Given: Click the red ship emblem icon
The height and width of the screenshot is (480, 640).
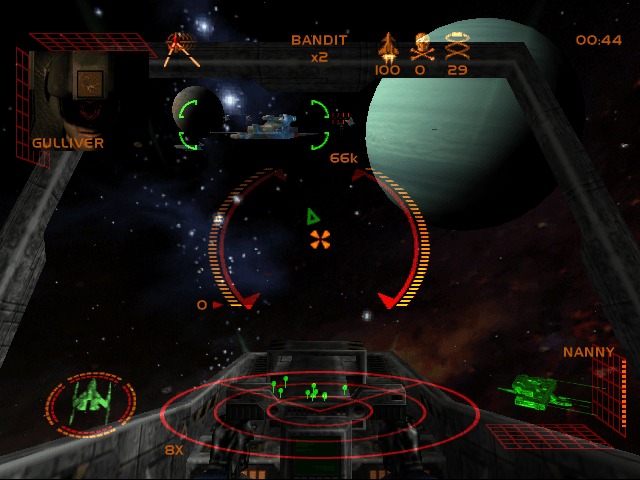Looking at the screenshot, I should (x=179, y=46).
